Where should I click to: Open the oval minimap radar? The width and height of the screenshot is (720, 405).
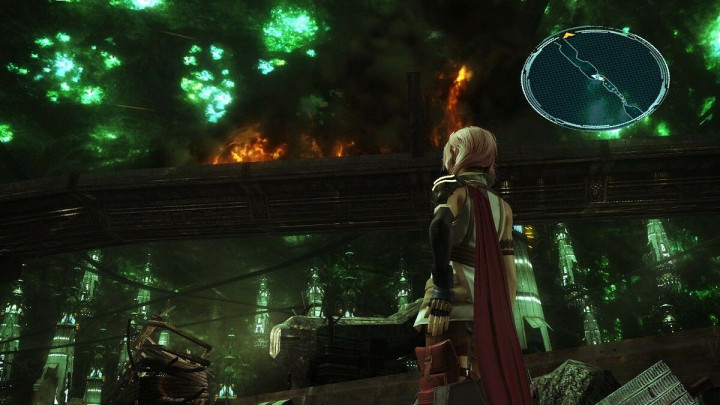(x=595, y=78)
